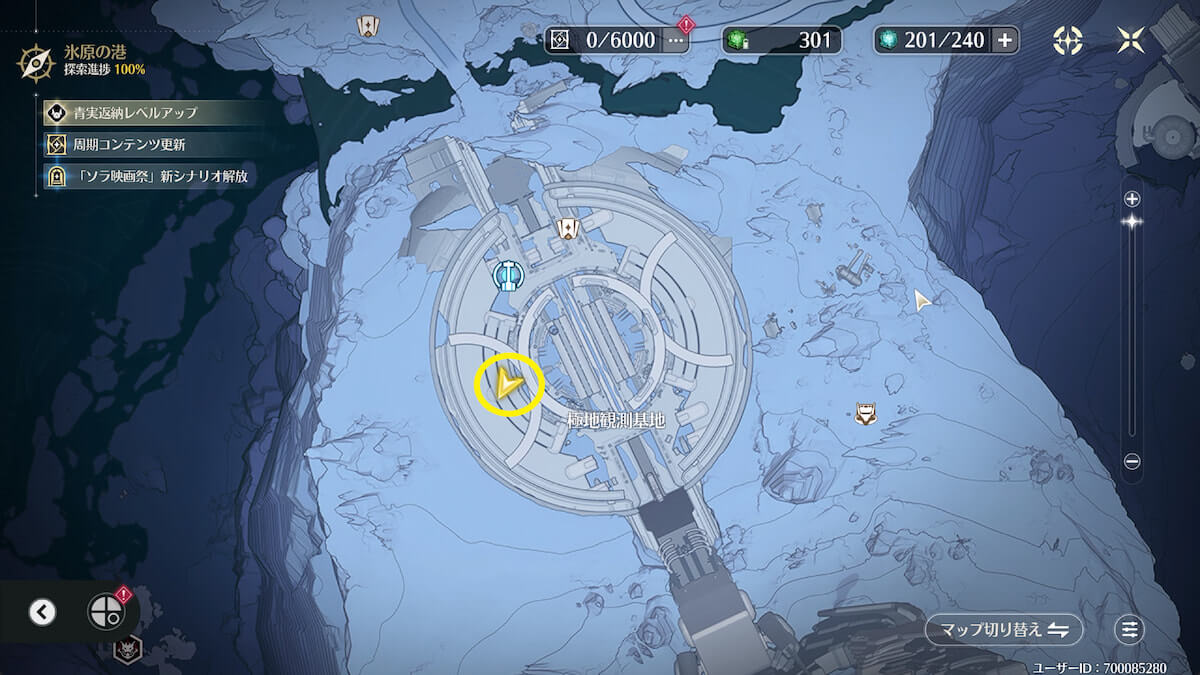
Task: Close the map with the X button
Action: [x=1132, y=40]
